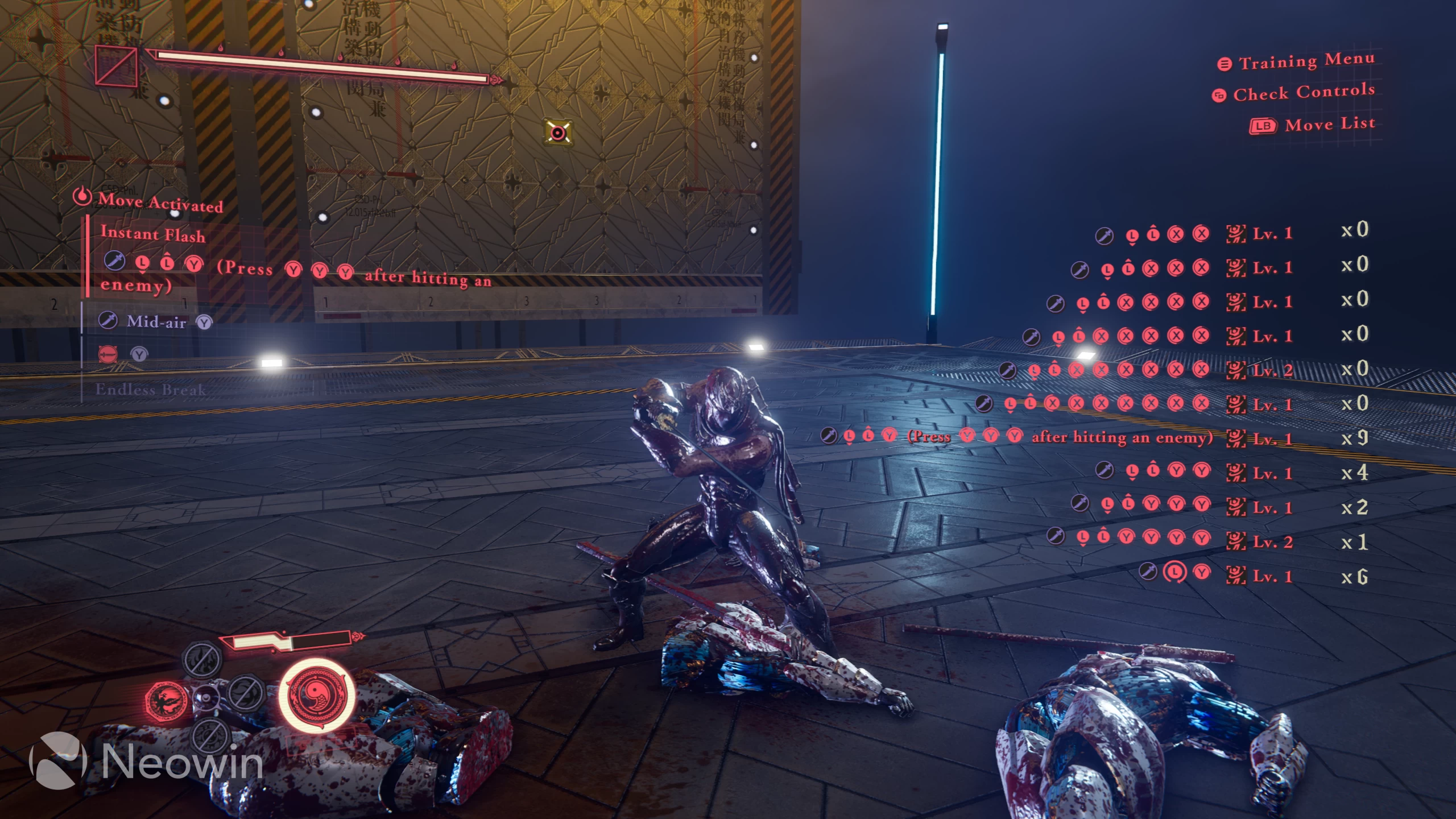This screenshot has width=1456, height=819.
Task: Select the Instant Flash move name
Action: 153,235
